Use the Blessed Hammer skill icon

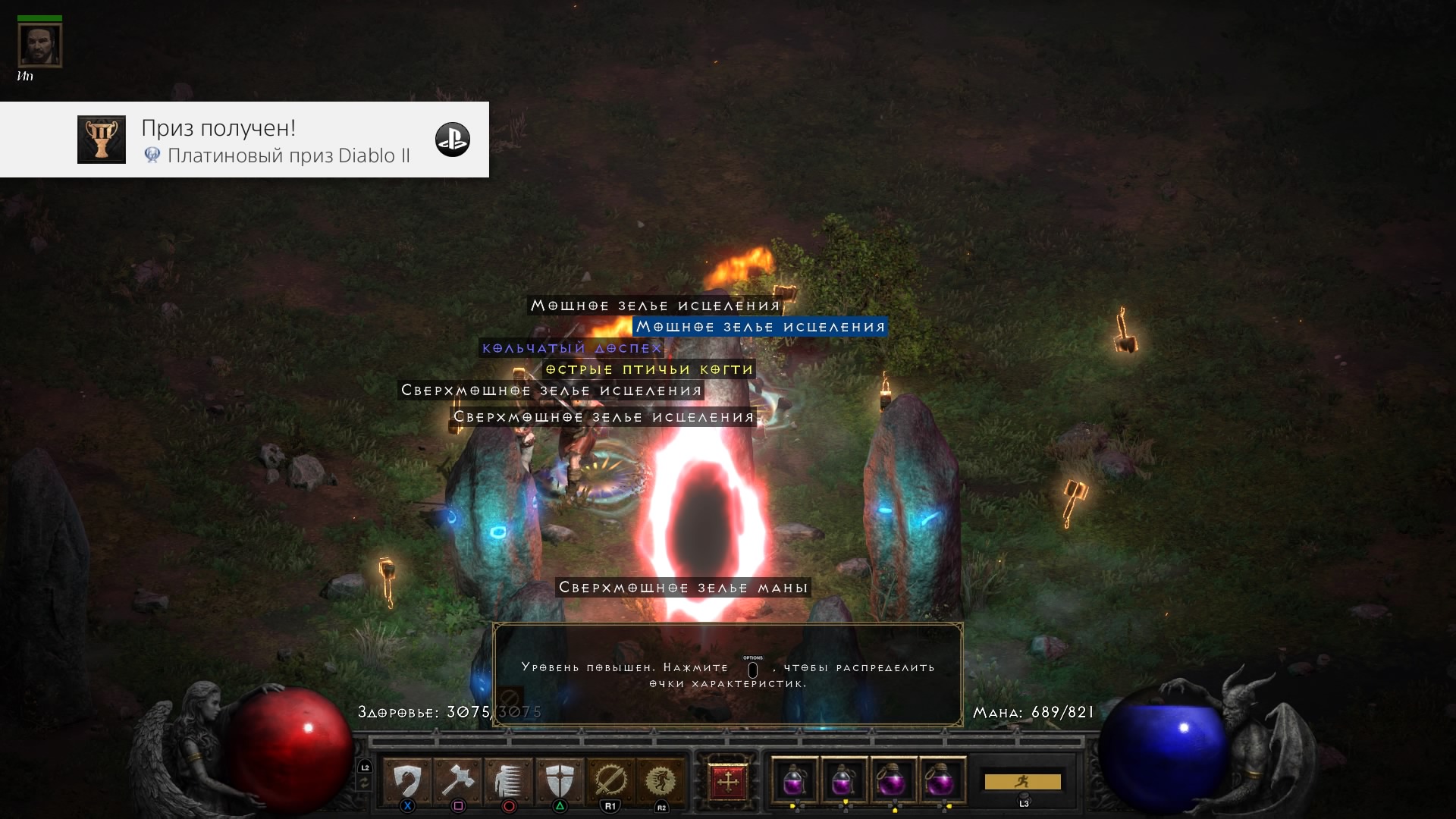click(x=457, y=780)
